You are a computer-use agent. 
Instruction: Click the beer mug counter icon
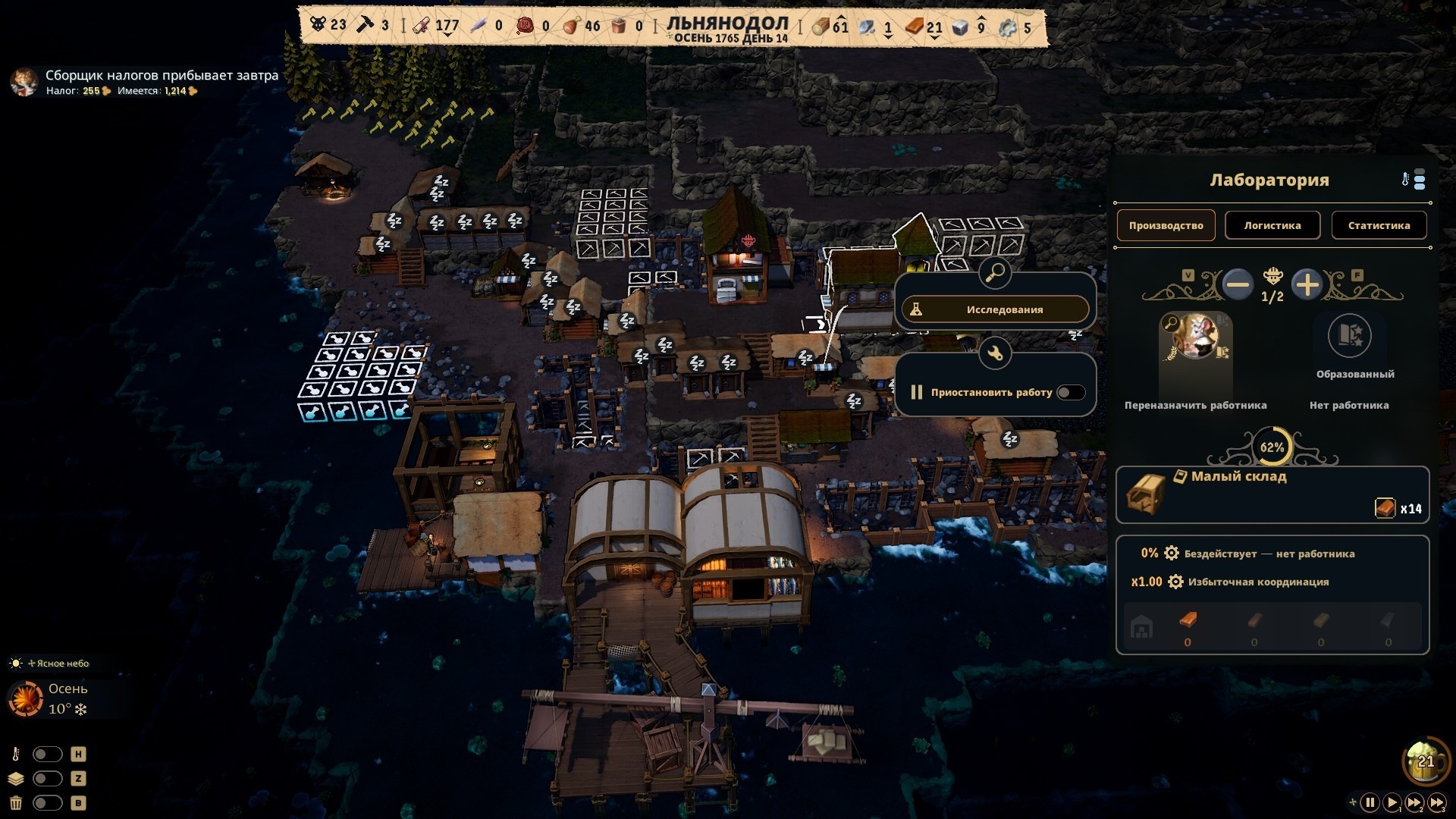tap(1426, 761)
